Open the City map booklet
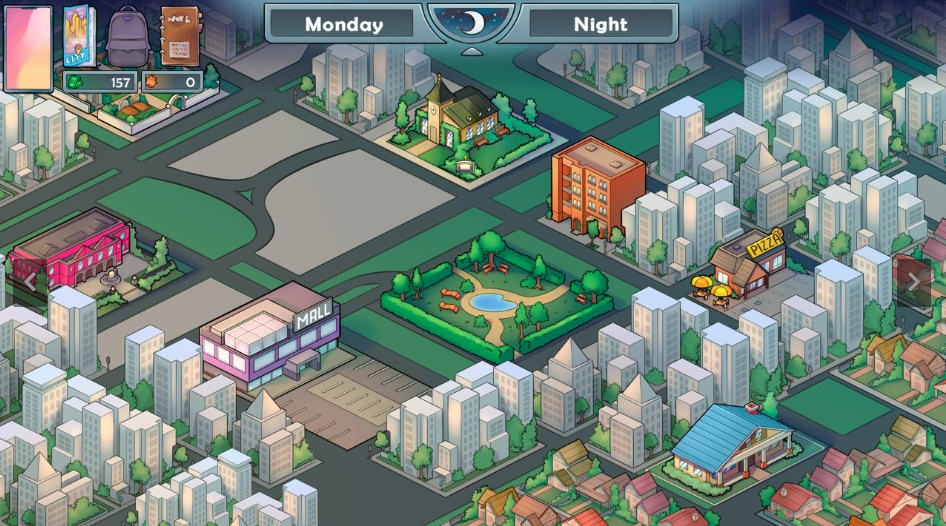The width and height of the screenshot is (946, 526). tap(79, 36)
